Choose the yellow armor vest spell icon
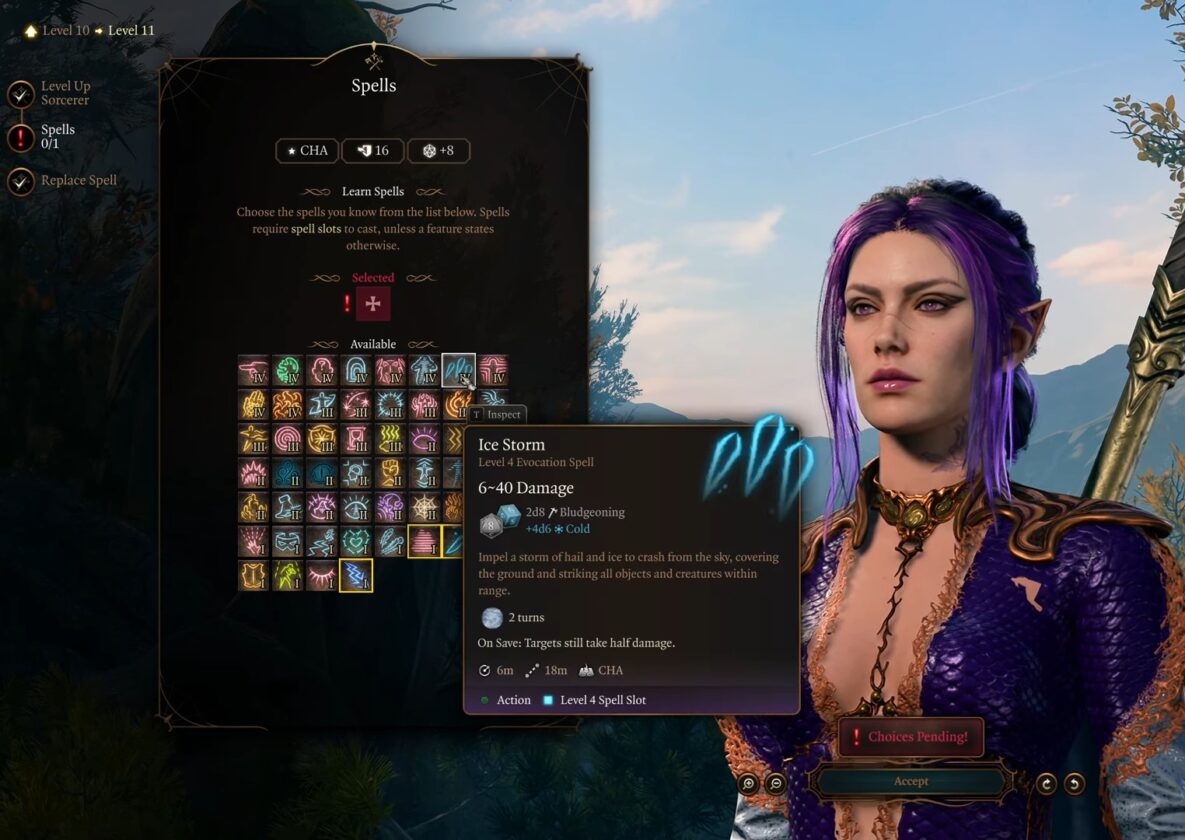Screen dimensions: 1185x840 (254, 575)
